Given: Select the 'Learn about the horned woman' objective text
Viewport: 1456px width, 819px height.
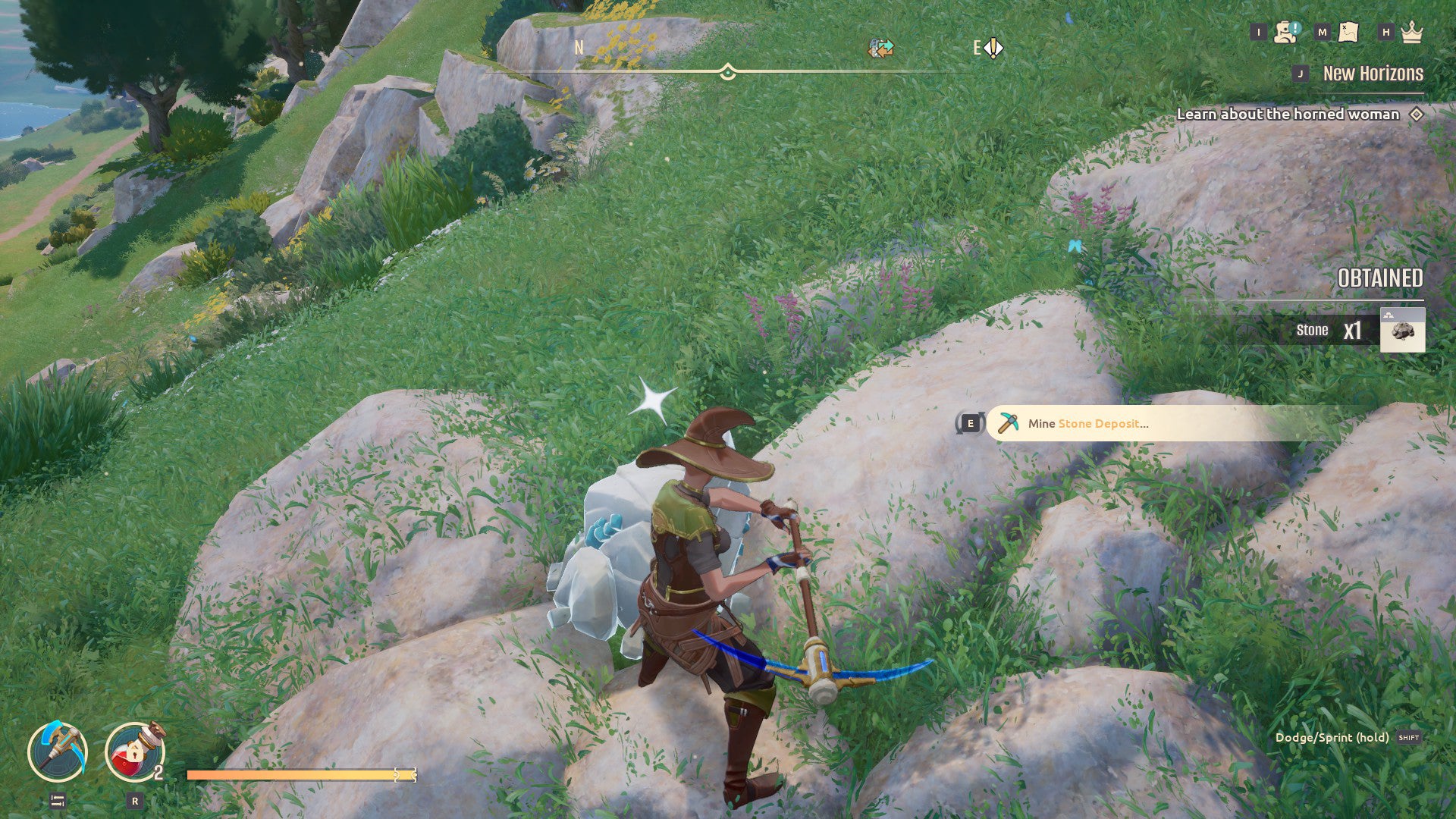Looking at the screenshot, I should point(1288,114).
